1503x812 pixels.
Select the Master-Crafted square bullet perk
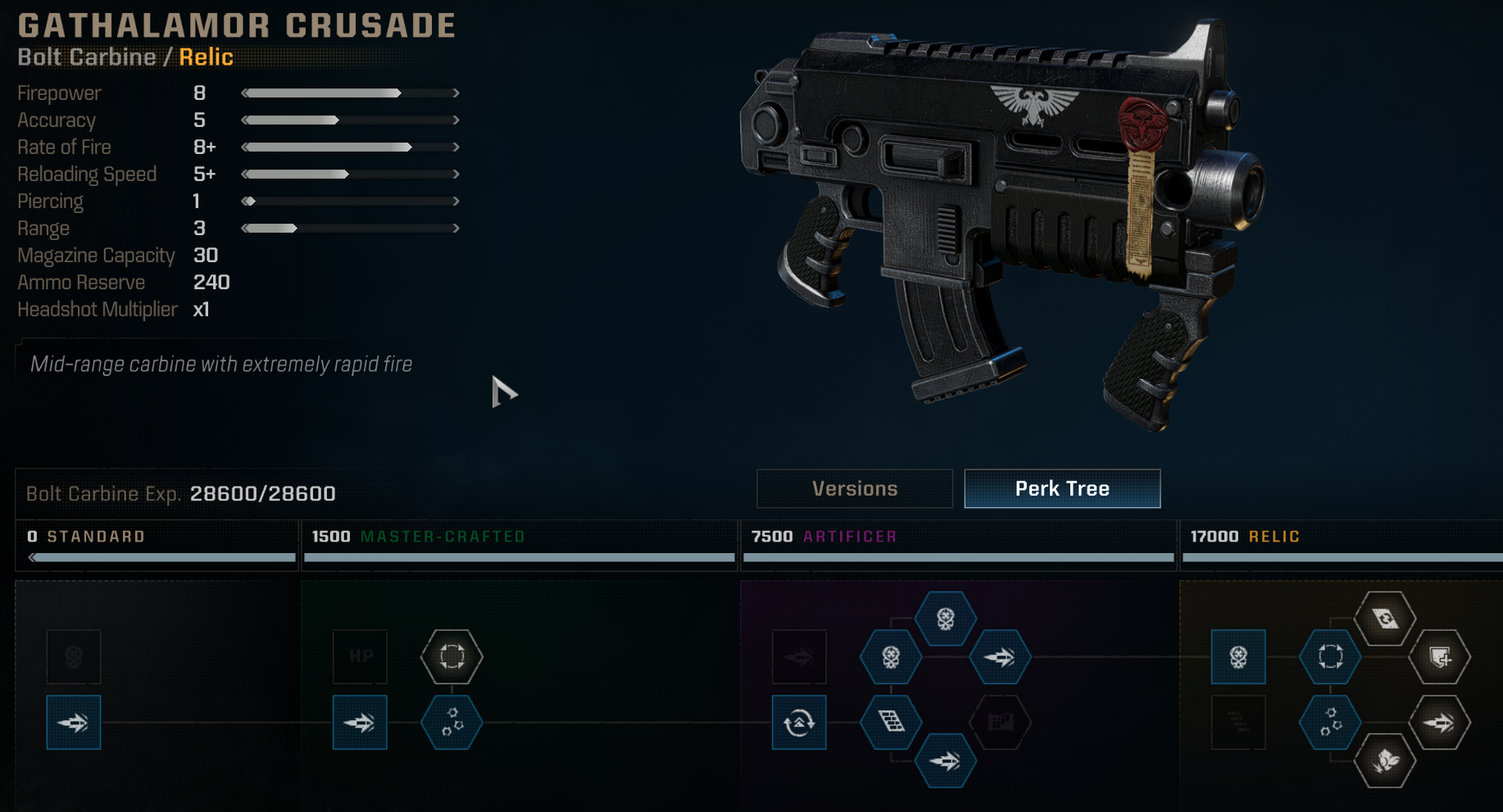coord(361,723)
